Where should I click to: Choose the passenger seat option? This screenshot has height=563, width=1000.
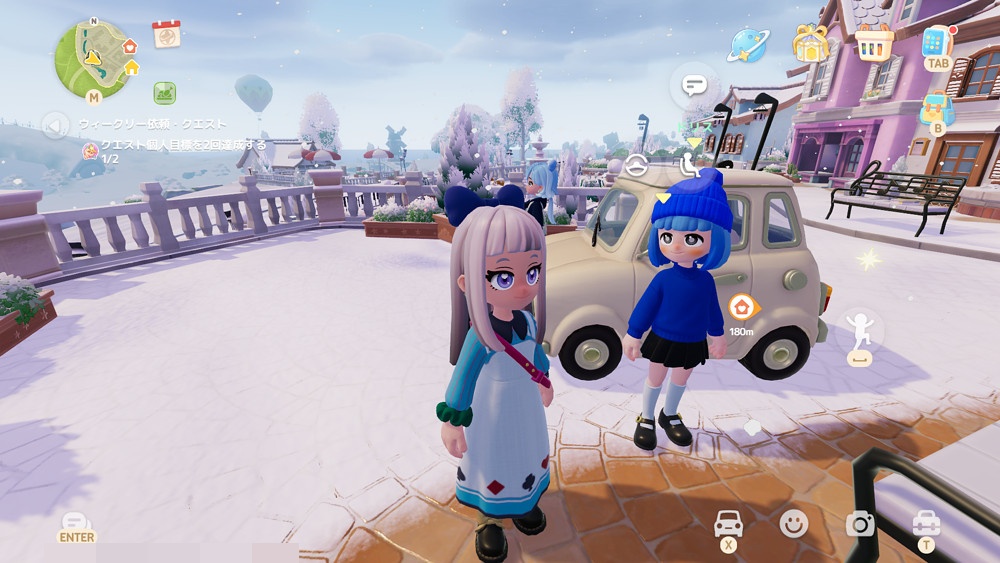pyautogui.click(x=690, y=165)
